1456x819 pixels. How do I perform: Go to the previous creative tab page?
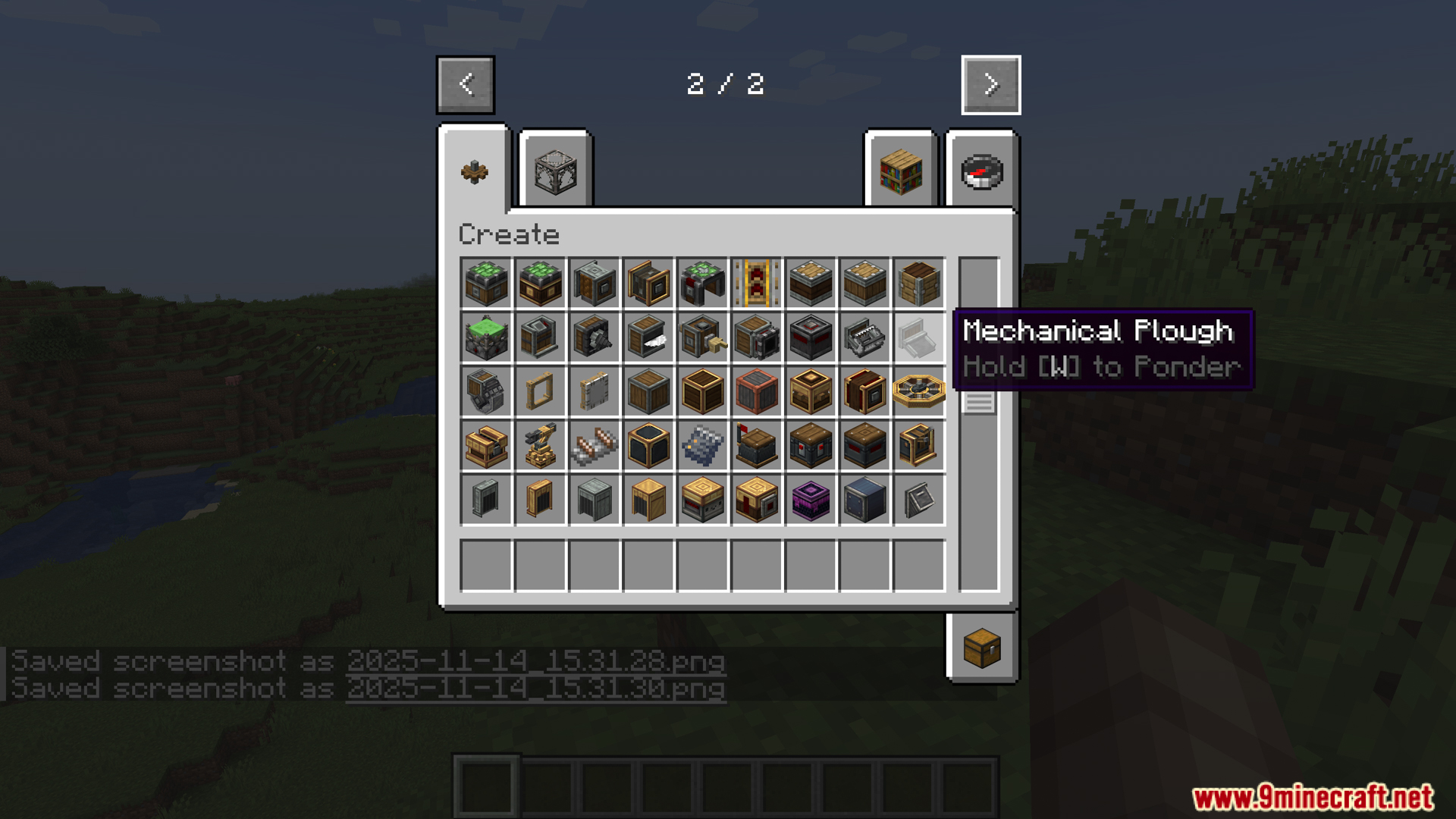click(x=465, y=84)
